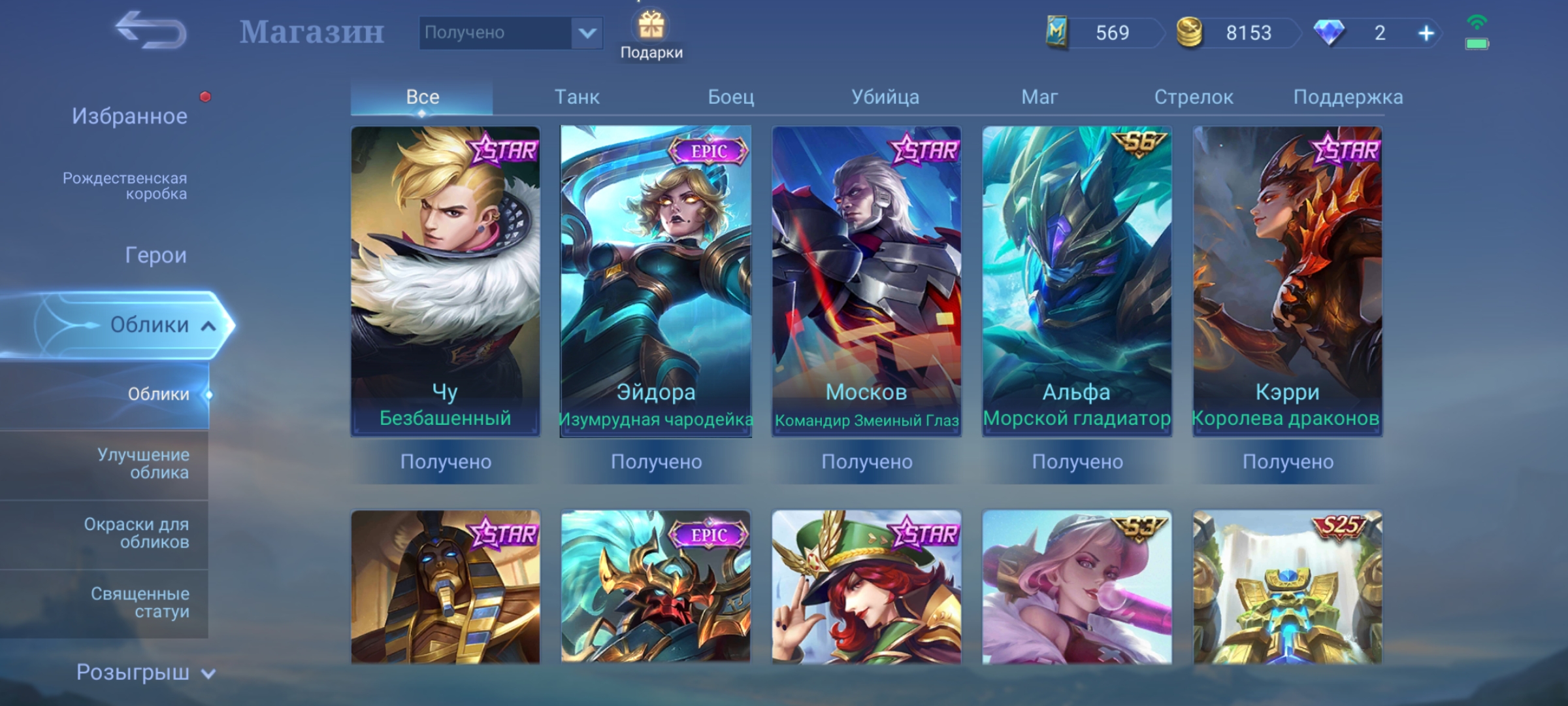Go to the Герои shop section

click(x=155, y=255)
